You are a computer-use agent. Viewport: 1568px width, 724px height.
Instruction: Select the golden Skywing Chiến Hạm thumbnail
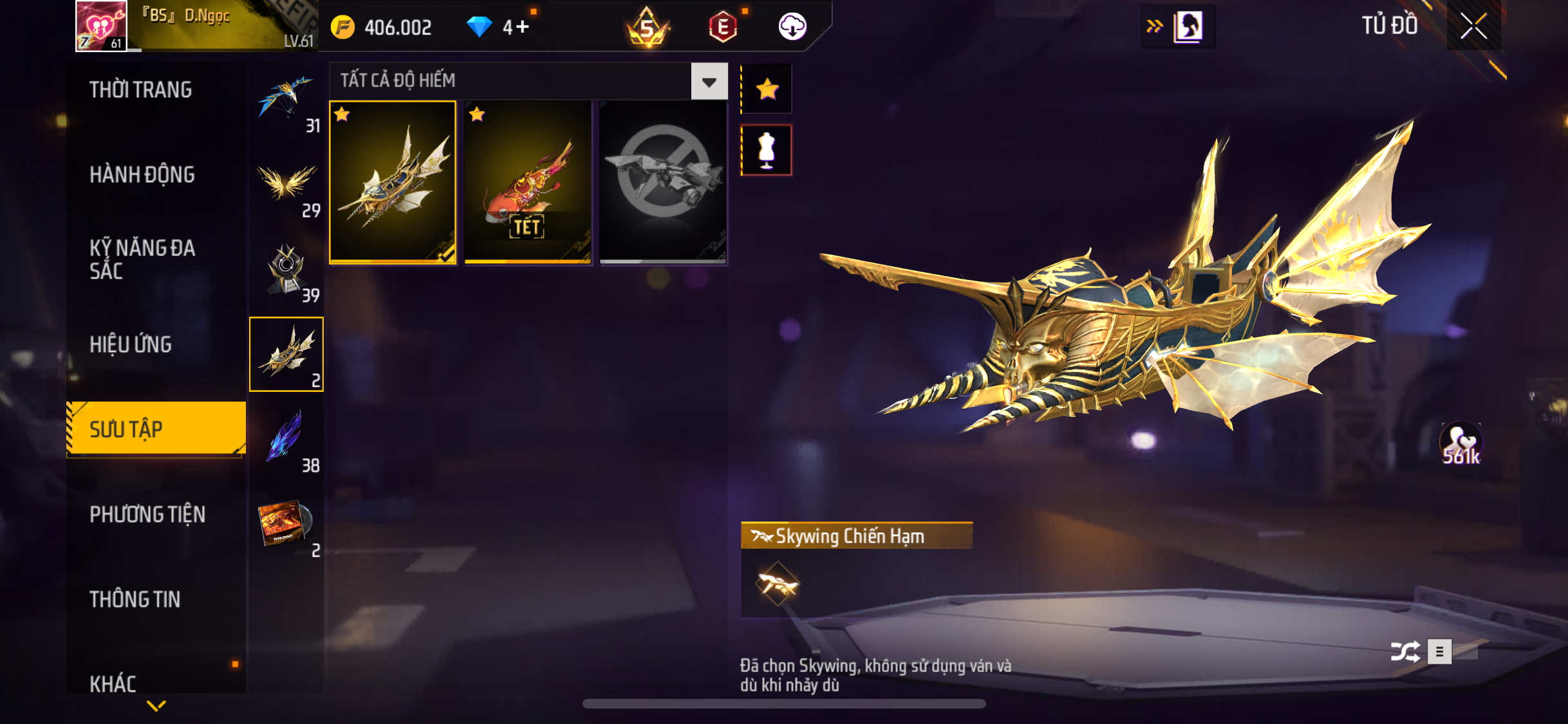tap(393, 182)
